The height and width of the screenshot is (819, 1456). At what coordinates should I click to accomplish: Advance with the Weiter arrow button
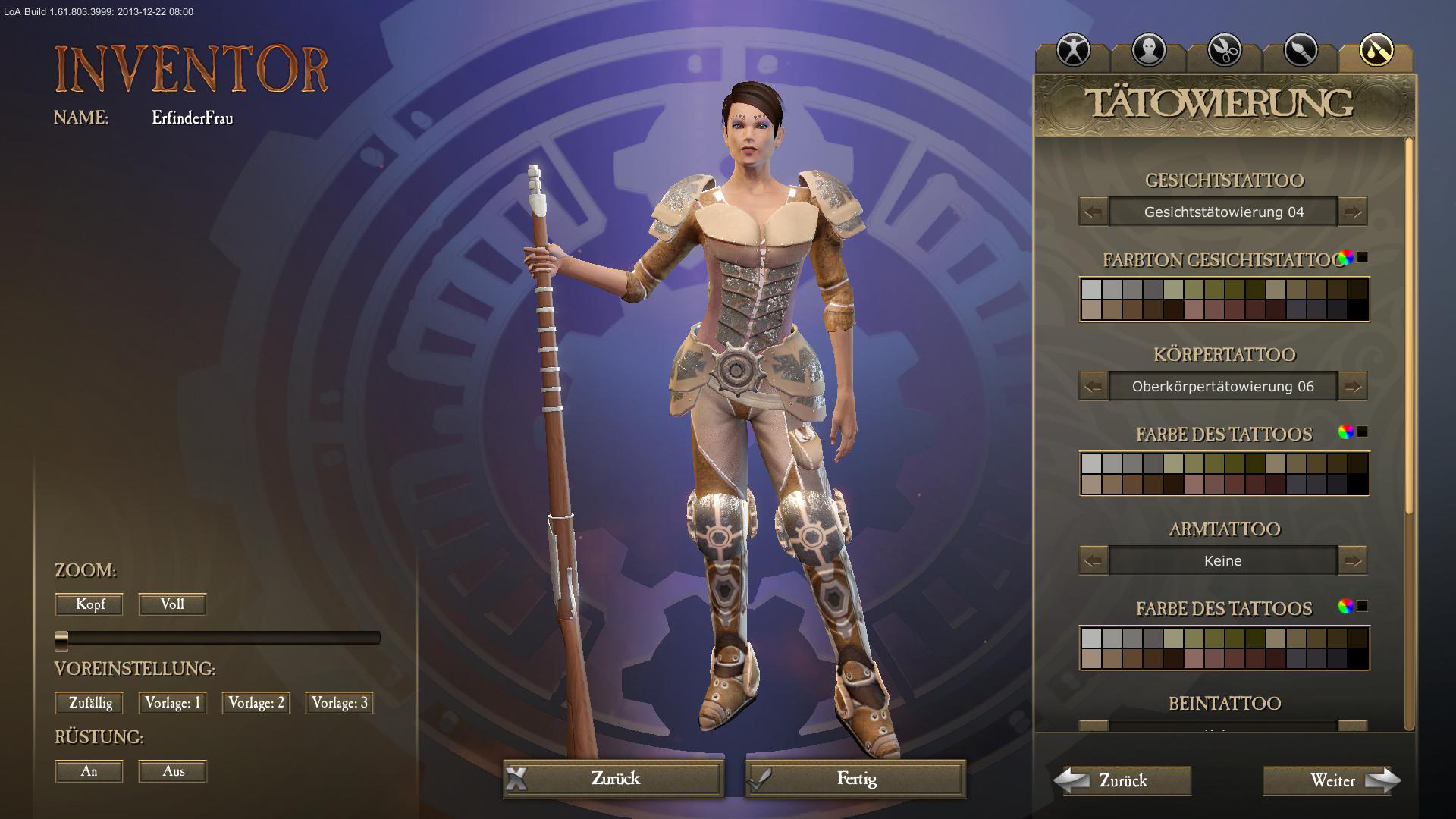point(1332,780)
